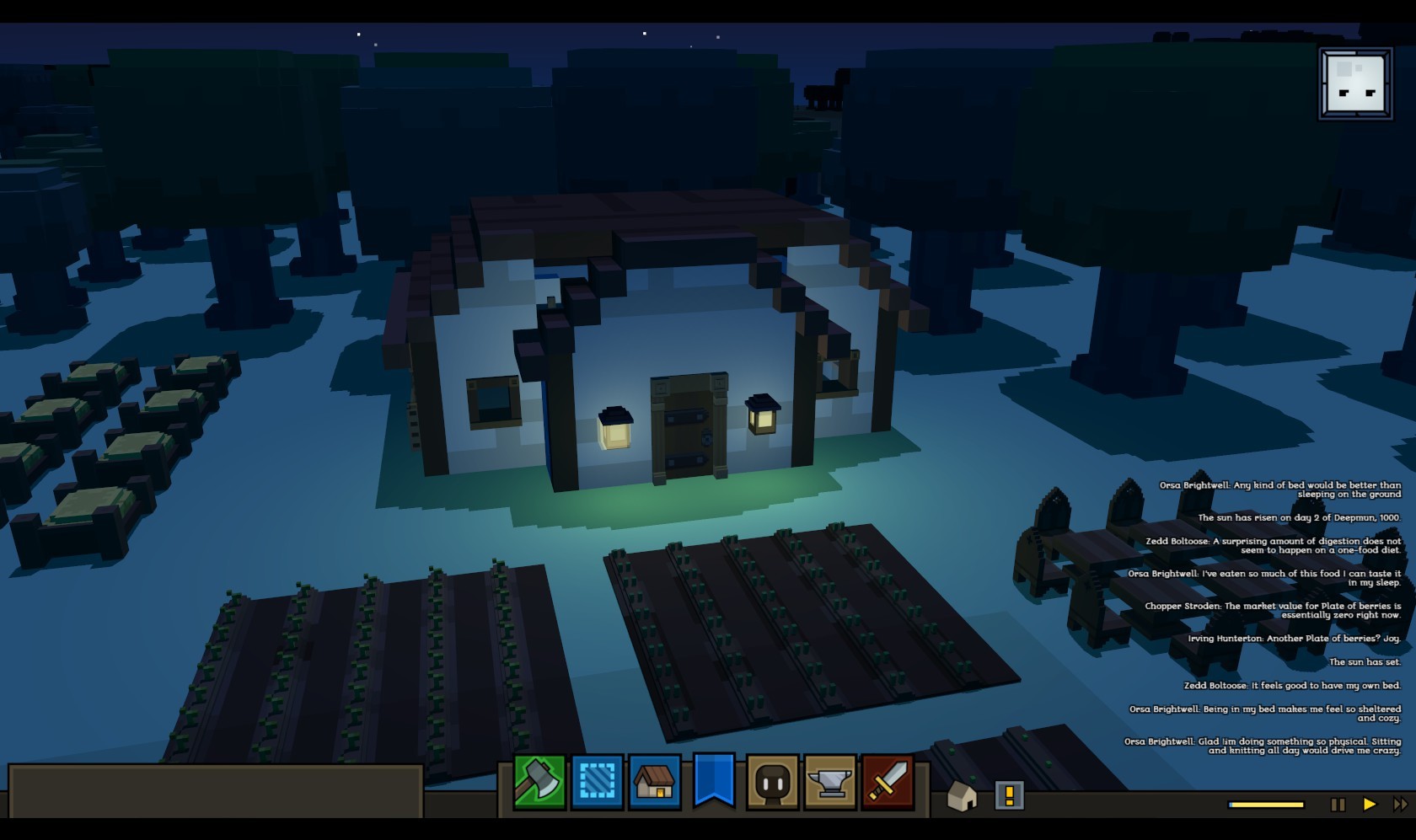The height and width of the screenshot is (840, 1416).
Task: Open the anvil crafting menu
Action: point(830,781)
